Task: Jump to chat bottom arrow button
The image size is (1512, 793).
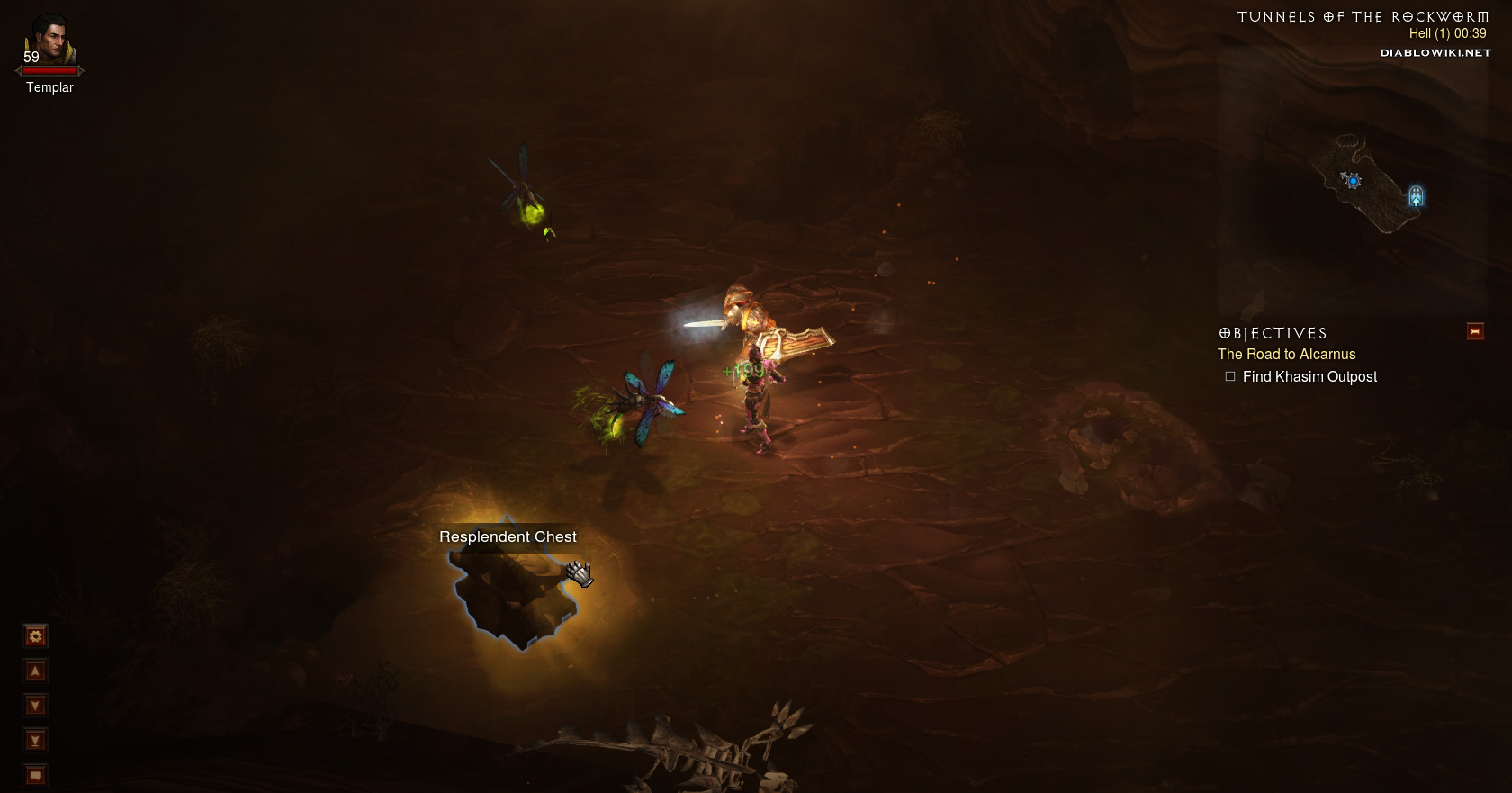Action: [x=35, y=741]
